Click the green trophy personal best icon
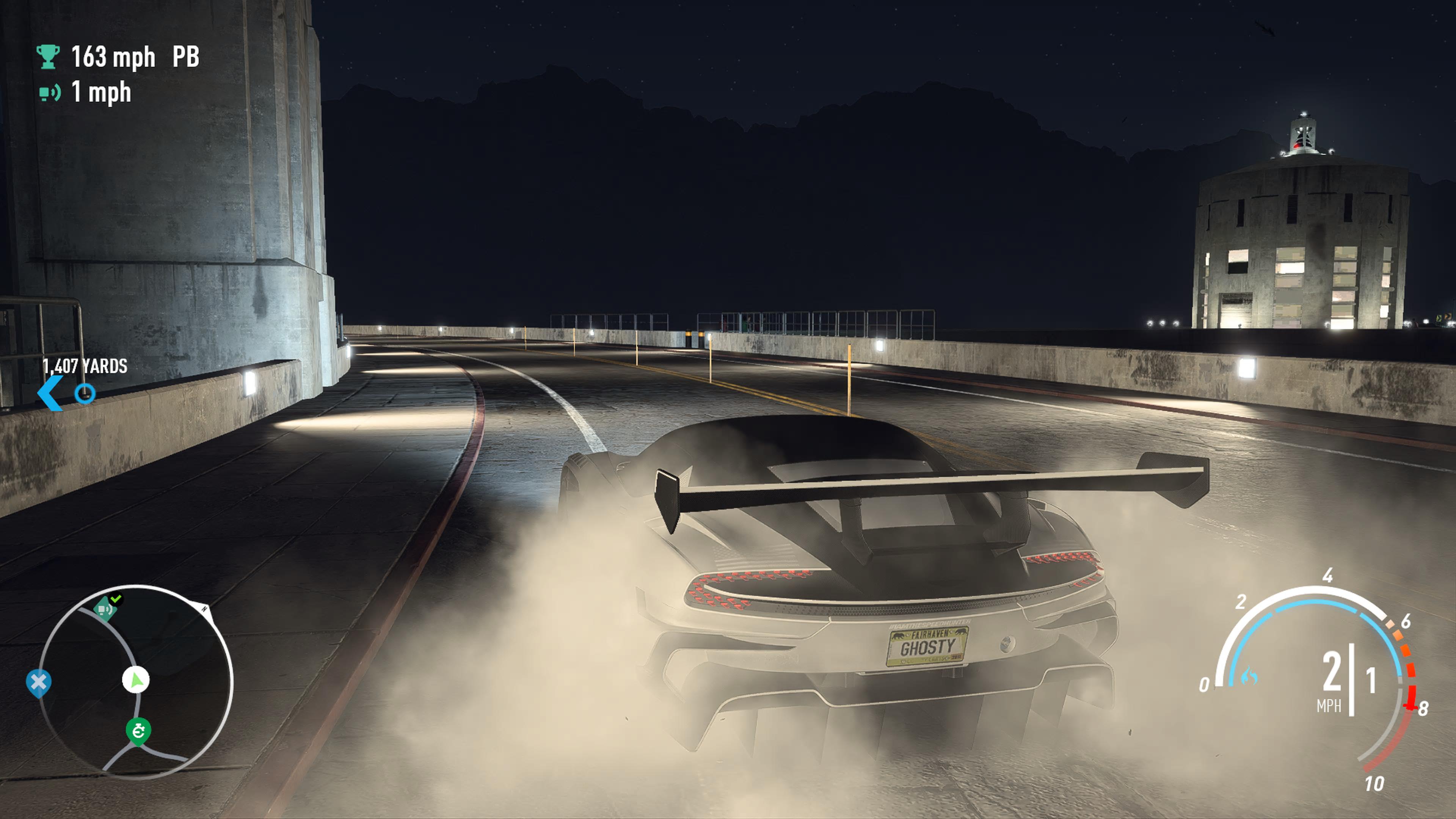The image size is (1456, 819). pos(48,56)
